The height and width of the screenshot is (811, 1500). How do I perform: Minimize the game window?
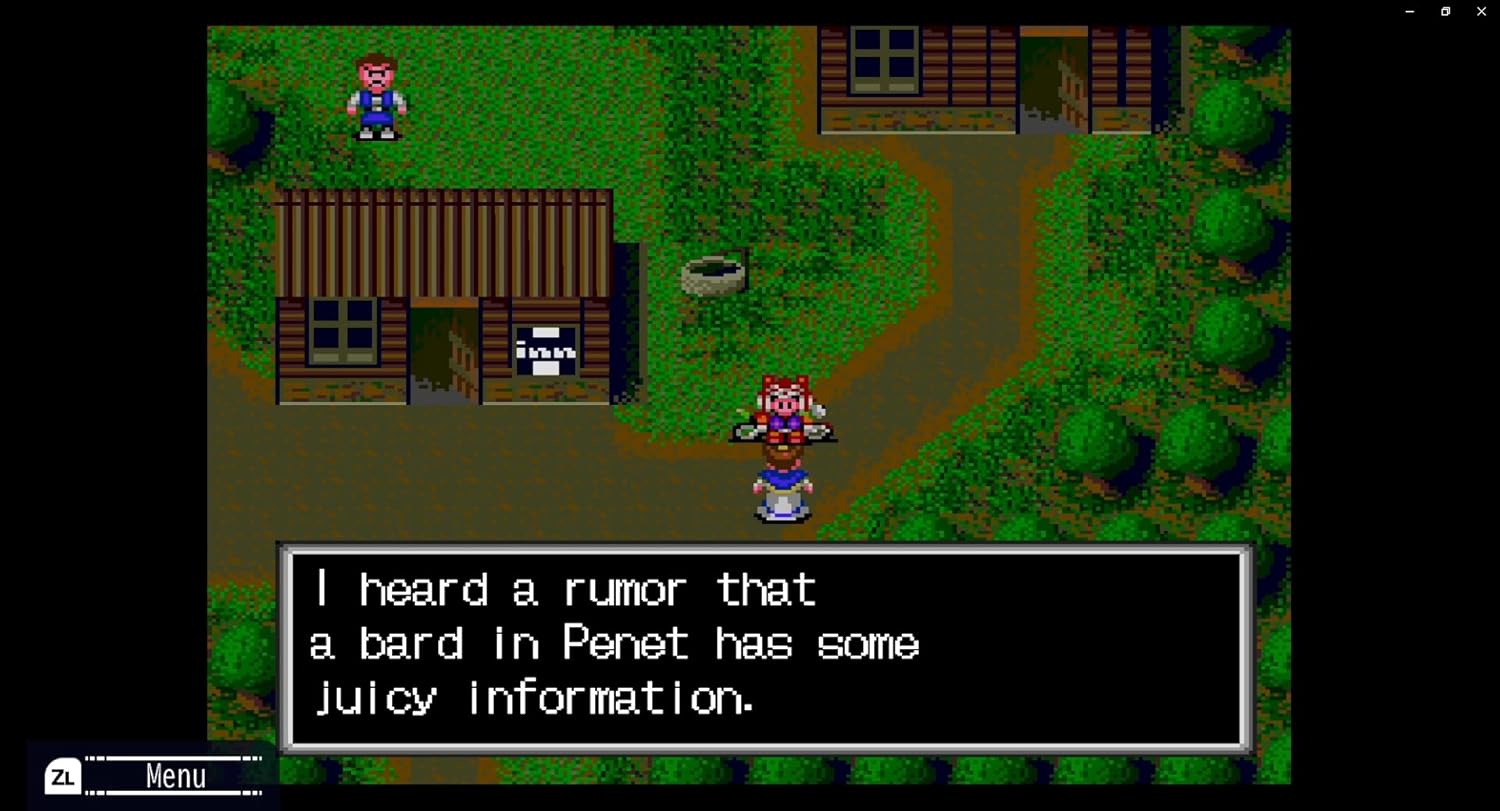[x=1409, y=11]
